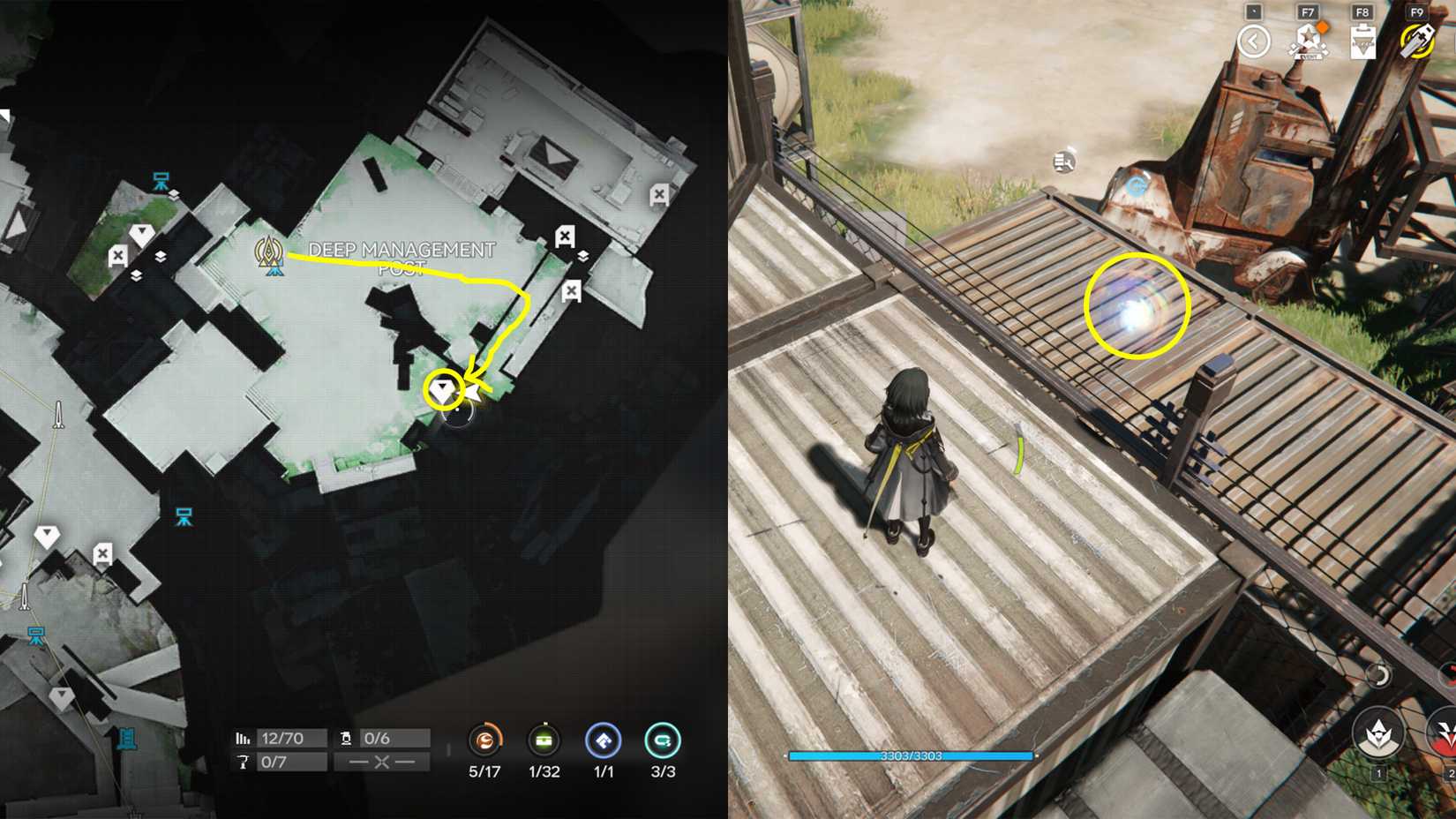
Task: Open the quest clipboard F8 icon
Action: tap(1362, 41)
